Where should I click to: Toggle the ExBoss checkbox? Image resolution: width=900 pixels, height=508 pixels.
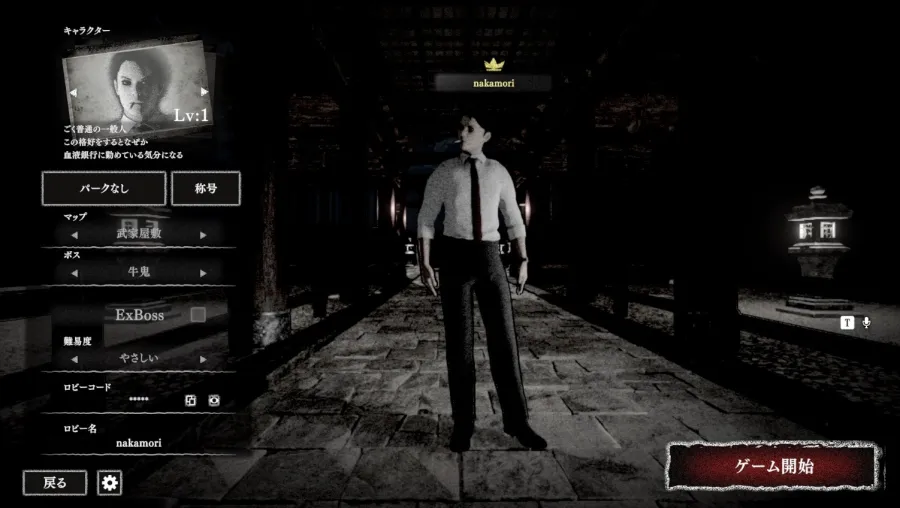click(198, 314)
